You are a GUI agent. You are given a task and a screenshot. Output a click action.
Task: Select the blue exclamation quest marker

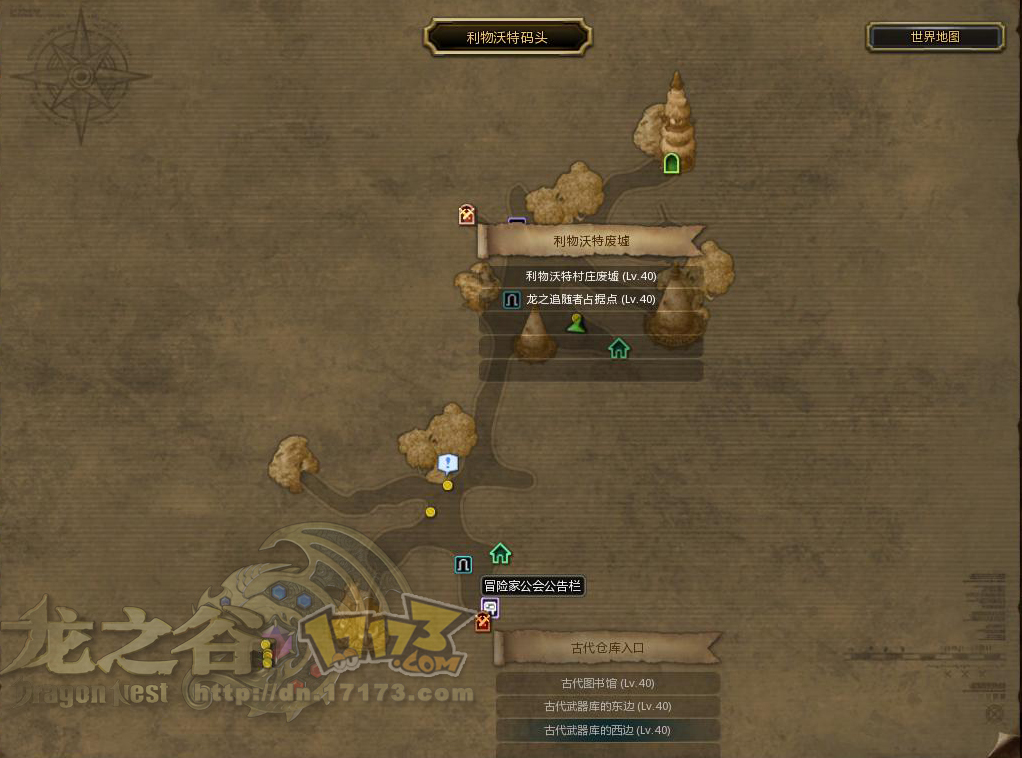pos(447,463)
